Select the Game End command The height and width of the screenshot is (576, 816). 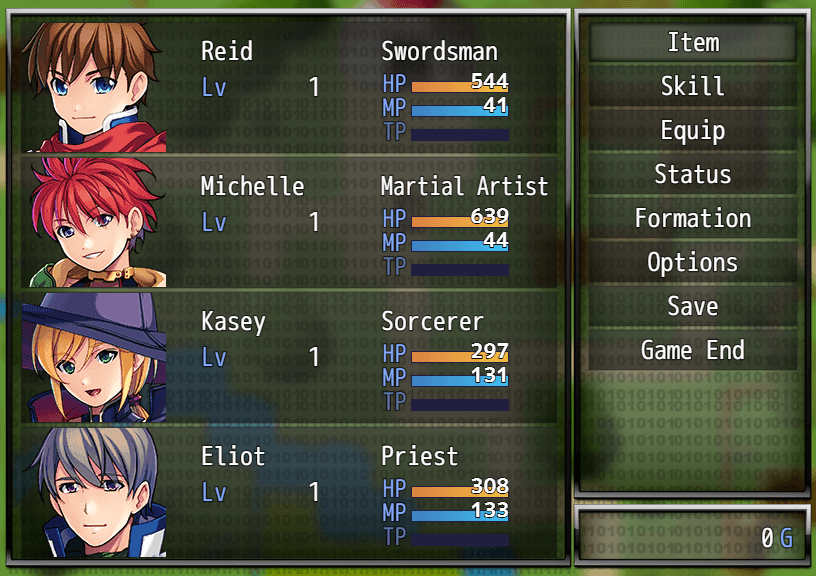click(x=692, y=350)
